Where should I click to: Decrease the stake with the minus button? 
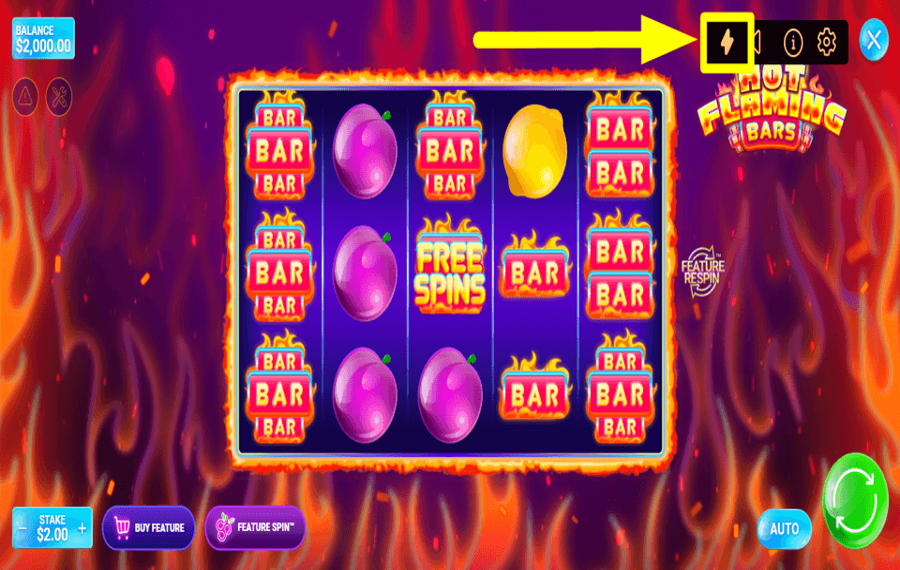pos(22,527)
